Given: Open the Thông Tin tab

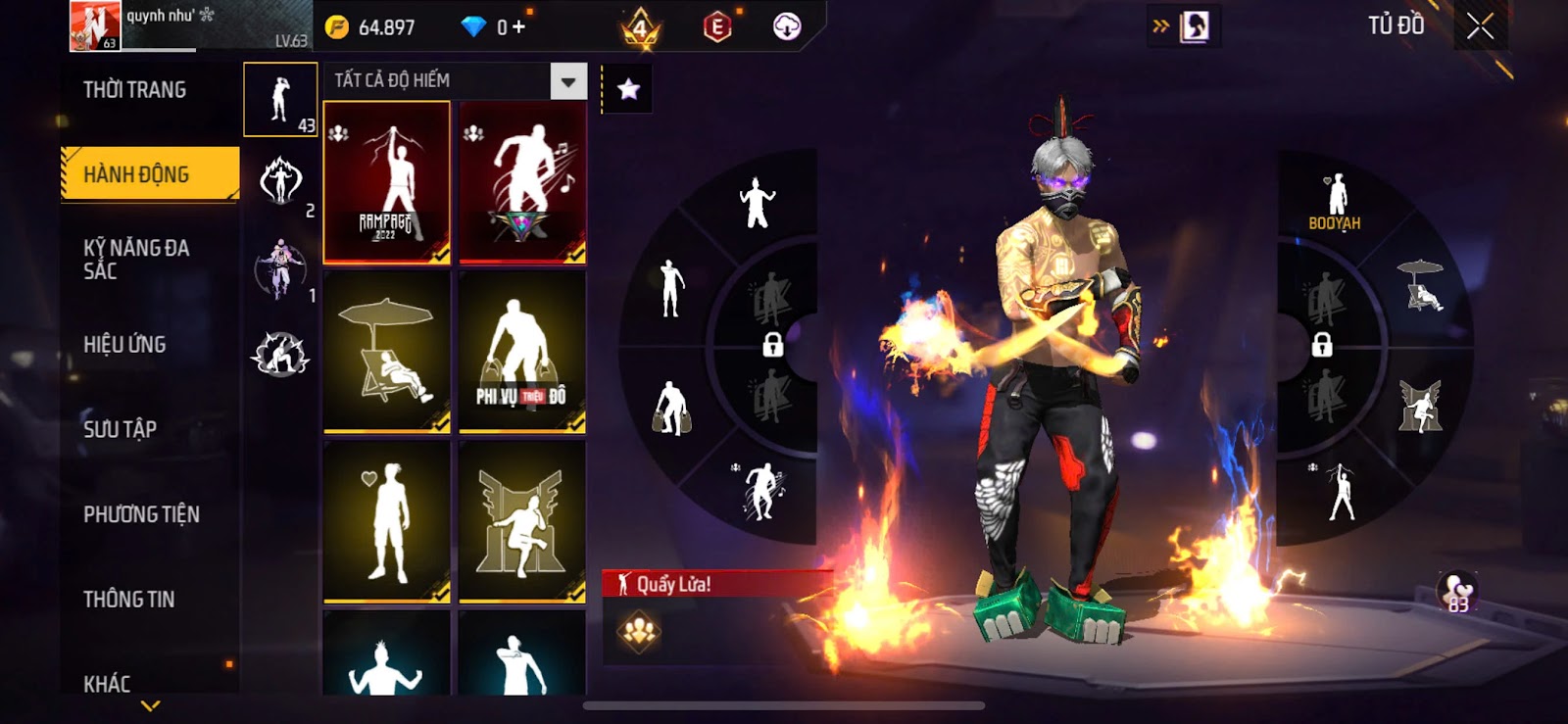Looking at the screenshot, I should click(x=128, y=600).
